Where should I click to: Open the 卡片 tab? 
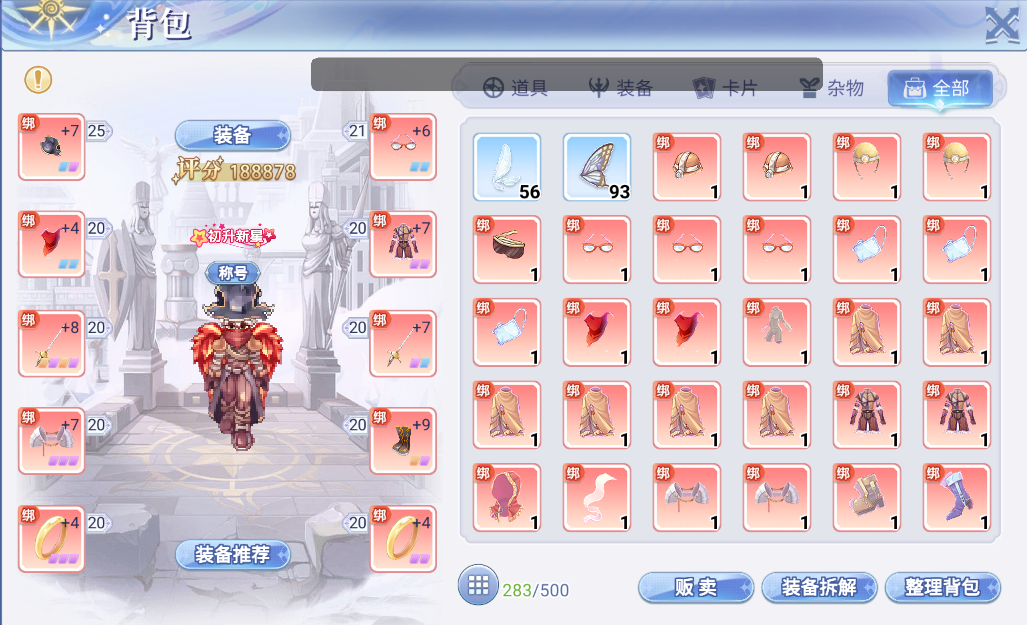point(725,88)
